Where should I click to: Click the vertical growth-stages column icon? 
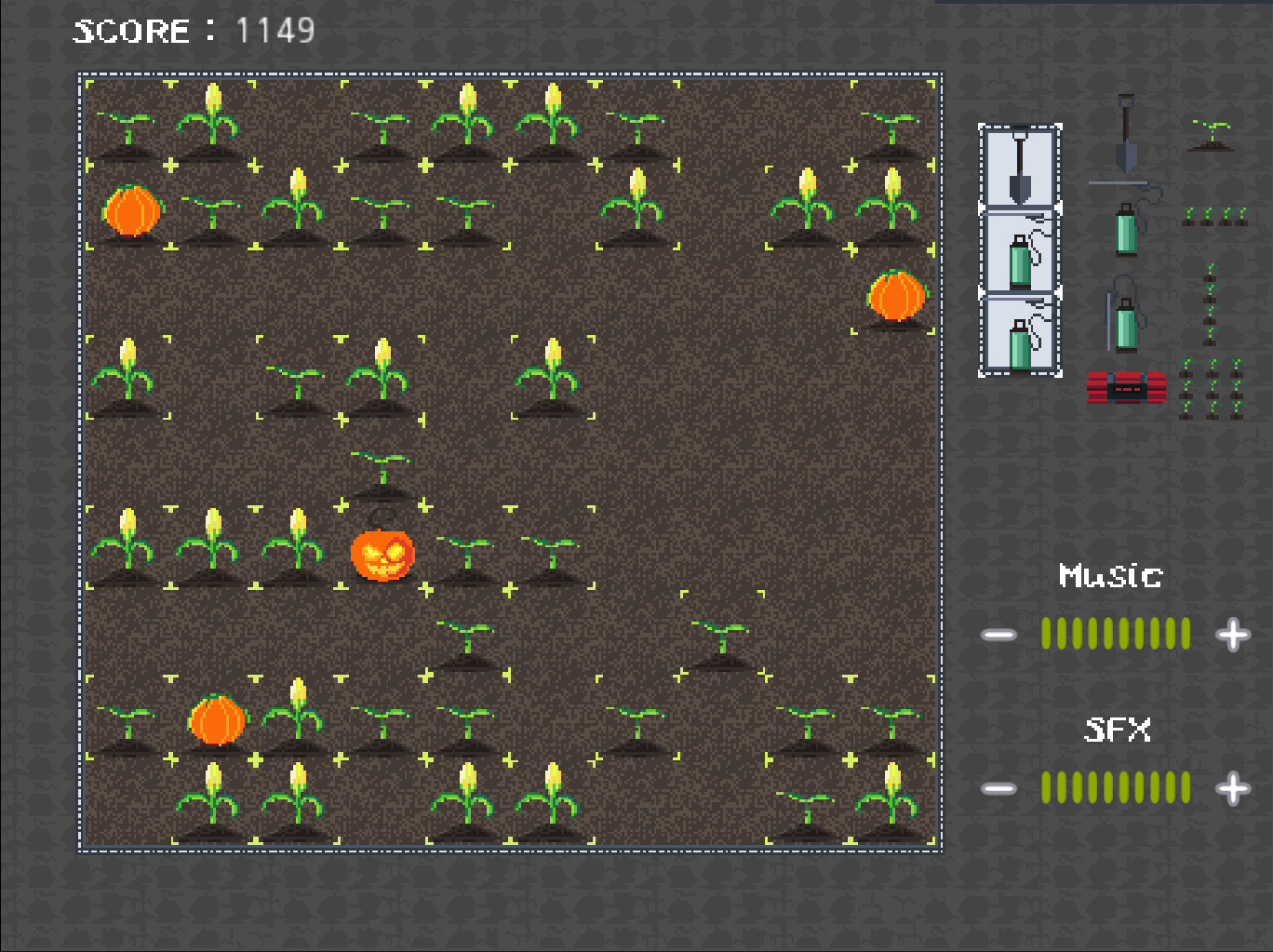pos(1210,298)
